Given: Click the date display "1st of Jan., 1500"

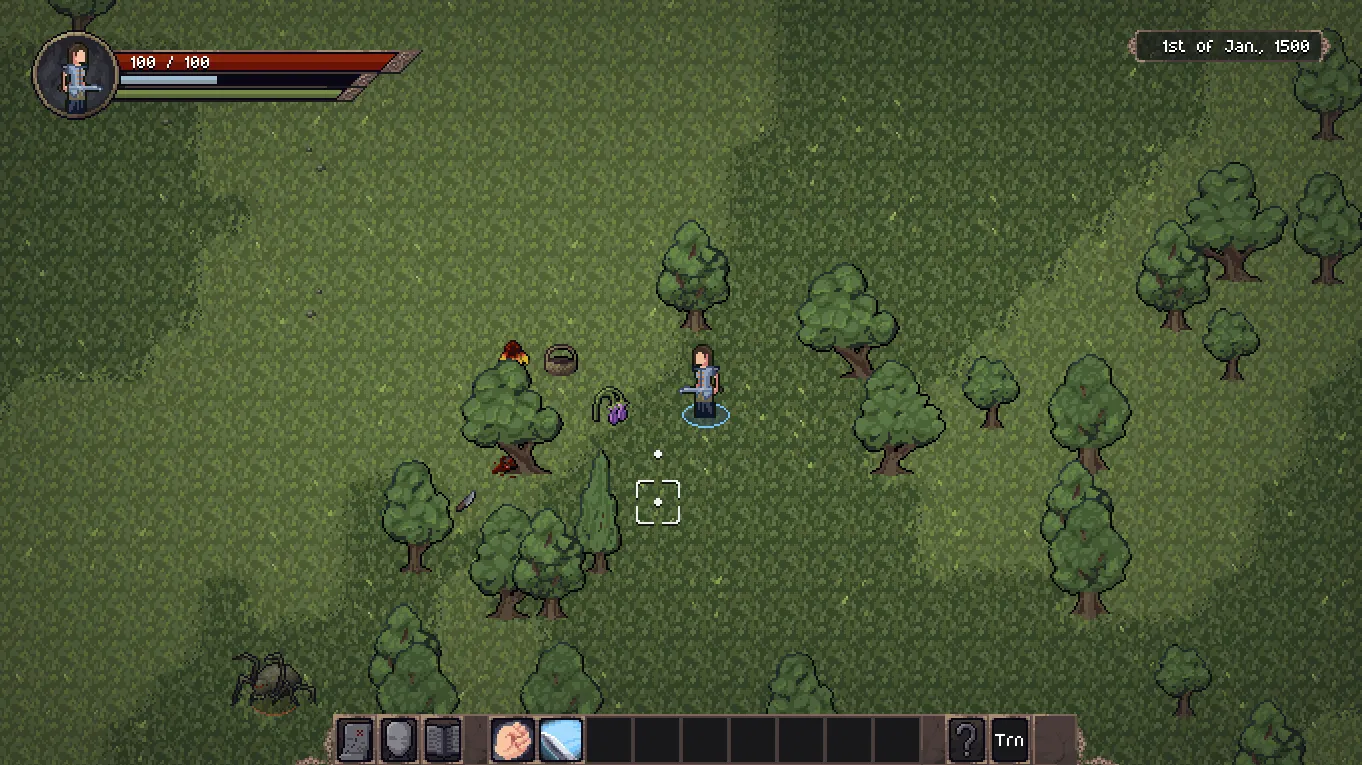Looking at the screenshot, I should click(1235, 46).
